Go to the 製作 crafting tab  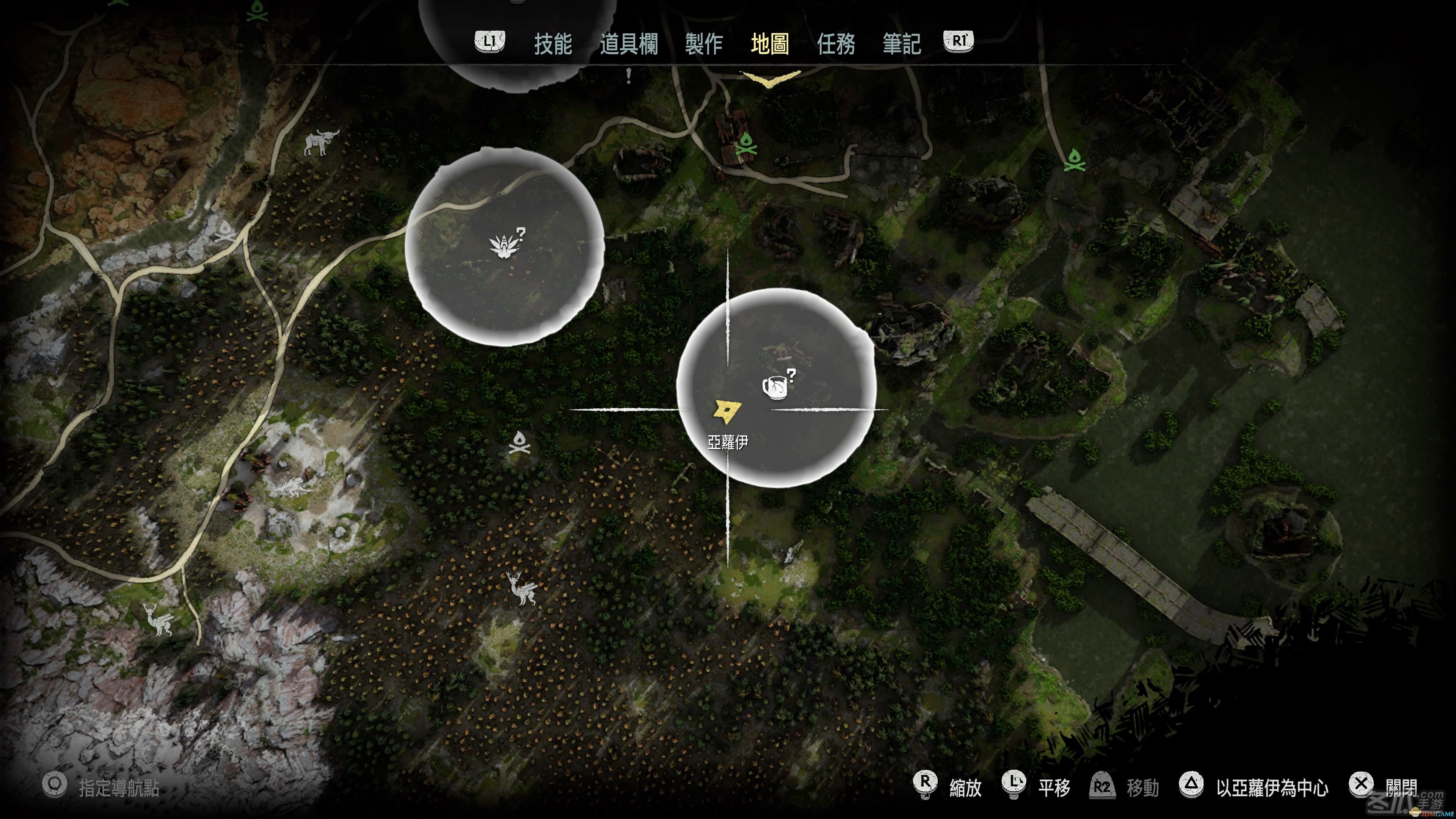point(704,44)
